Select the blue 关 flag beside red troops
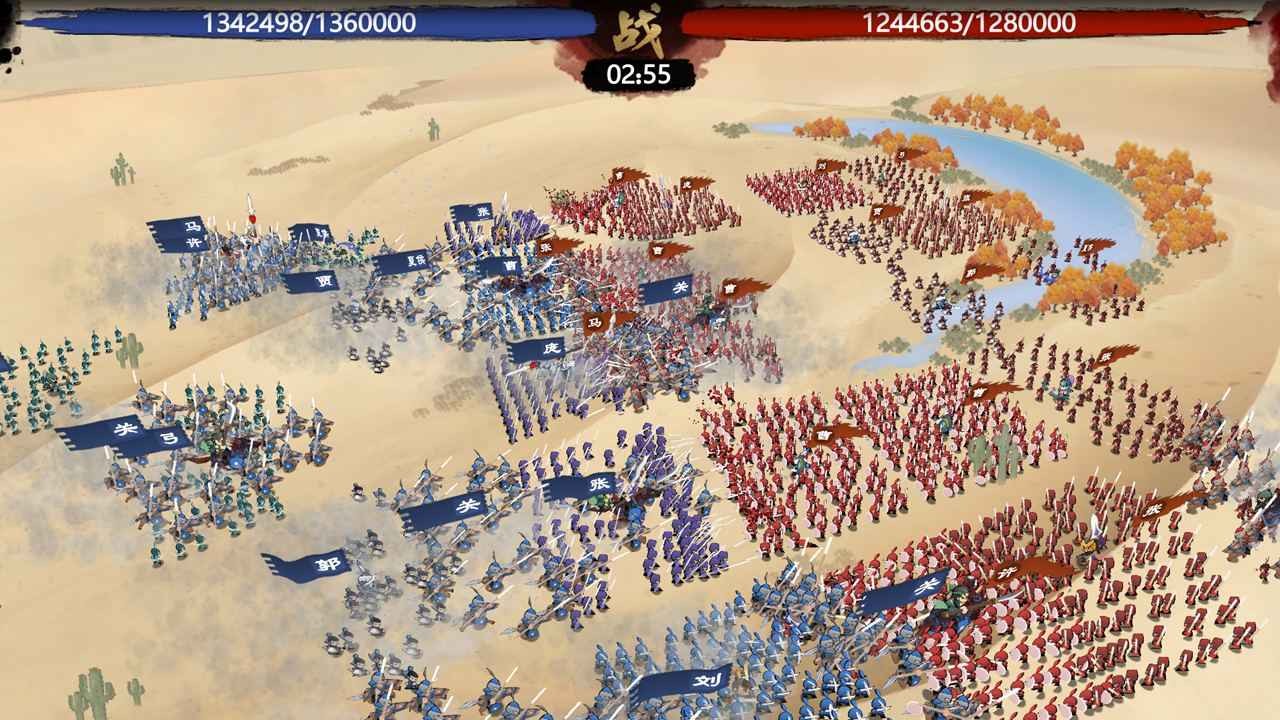The height and width of the screenshot is (720, 1280). 679,287
